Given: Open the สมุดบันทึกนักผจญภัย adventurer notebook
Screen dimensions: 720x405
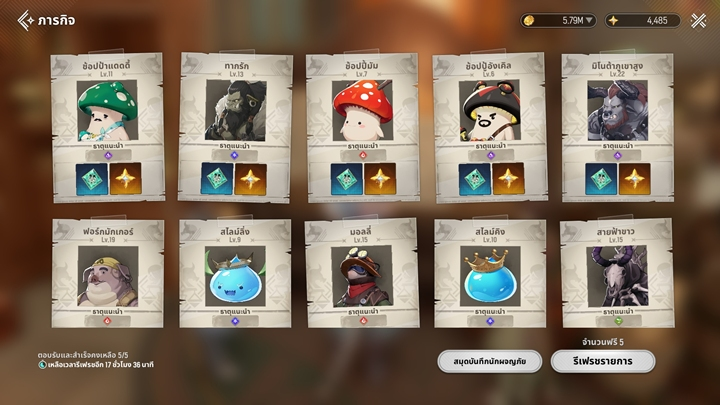Looking at the screenshot, I should [x=489, y=361].
